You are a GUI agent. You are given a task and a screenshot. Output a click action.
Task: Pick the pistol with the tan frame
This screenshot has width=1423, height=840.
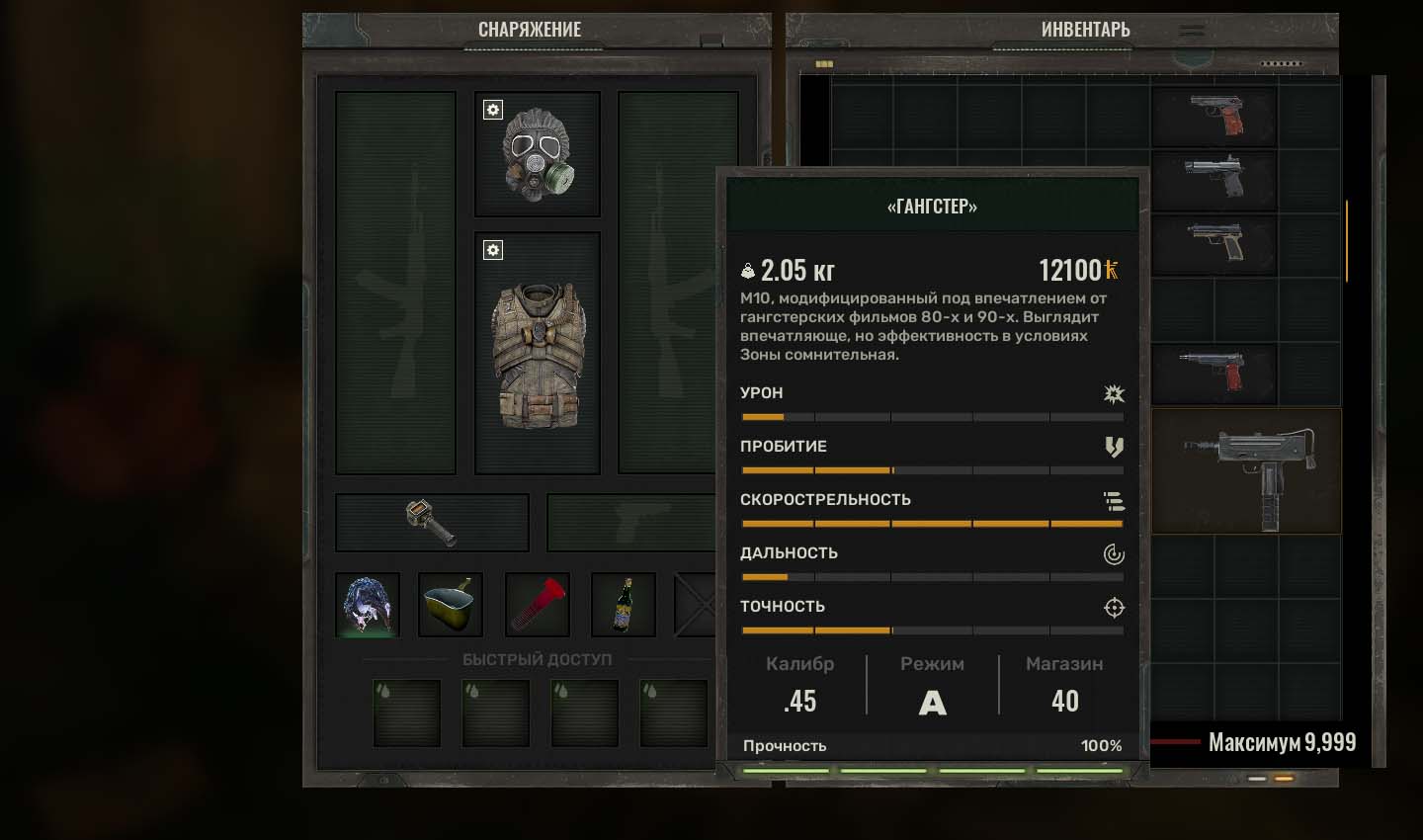pyautogui.click(x=1215, y=242)
